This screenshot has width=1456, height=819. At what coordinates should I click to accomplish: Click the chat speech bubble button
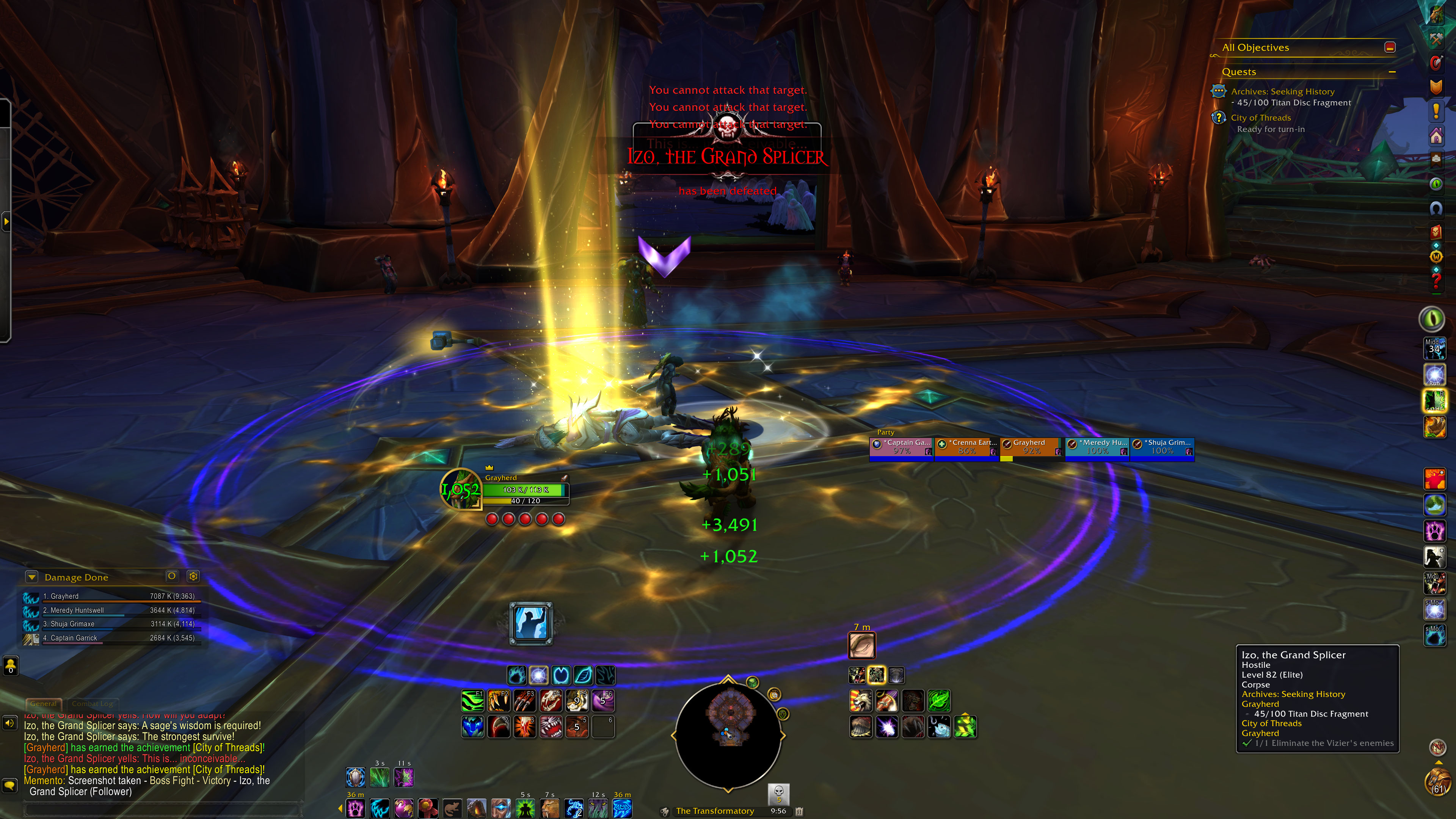pyautogui.click(x=9, y=785)
